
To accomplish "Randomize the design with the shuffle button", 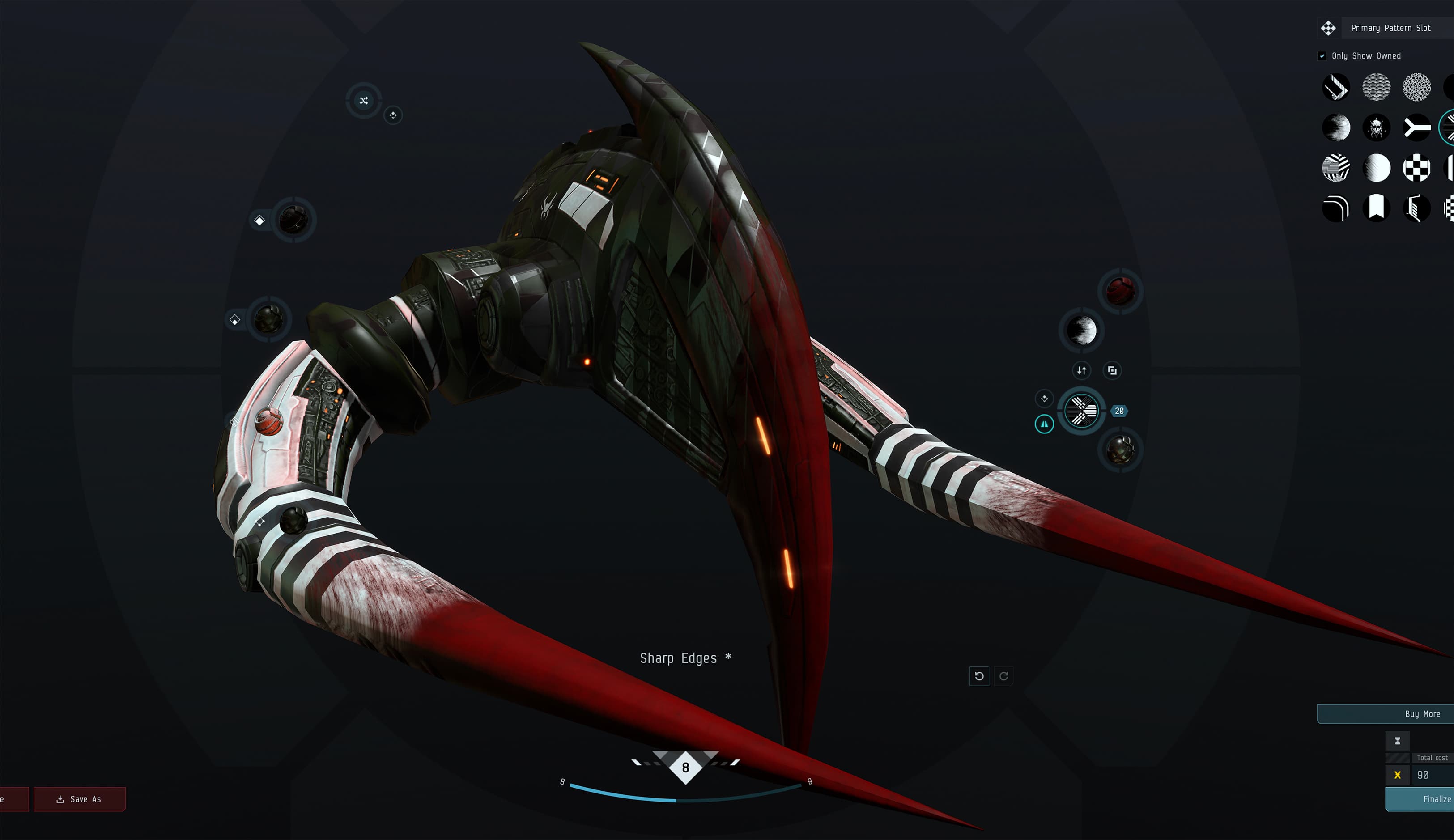I will [x=363, y=100].
